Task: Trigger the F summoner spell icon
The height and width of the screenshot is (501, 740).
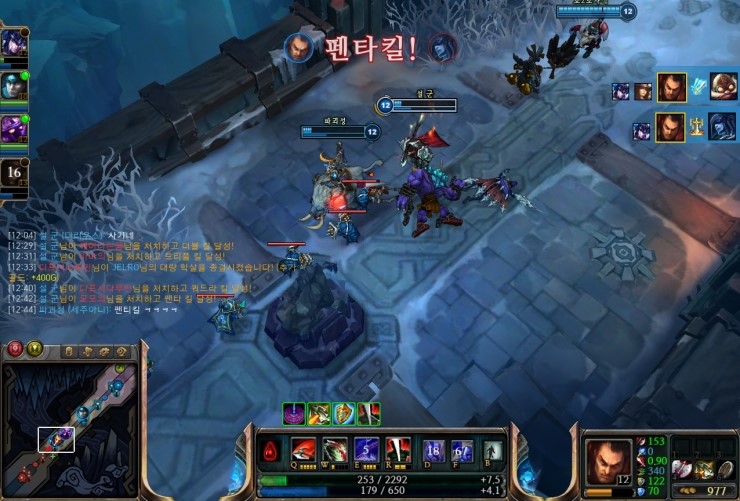Action: coord(460,452)
